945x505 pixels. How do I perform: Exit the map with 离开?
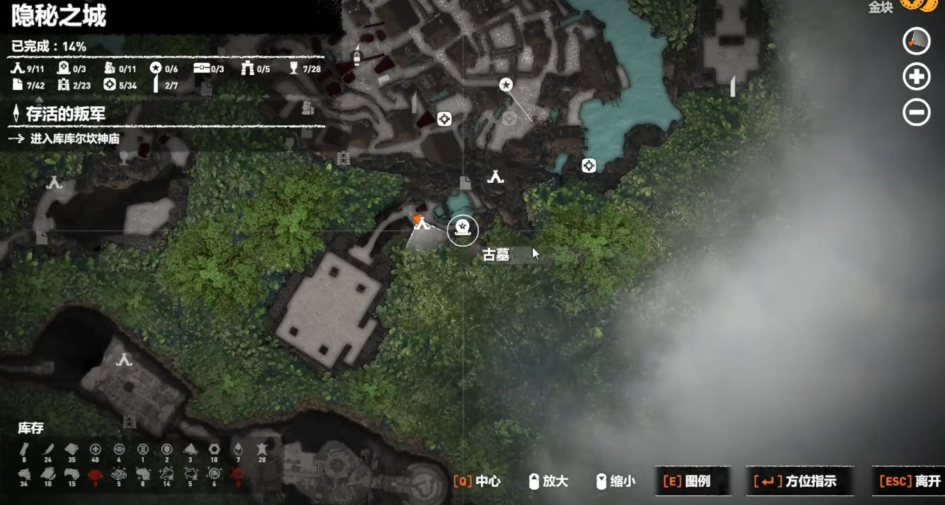[x=909, y=481]
